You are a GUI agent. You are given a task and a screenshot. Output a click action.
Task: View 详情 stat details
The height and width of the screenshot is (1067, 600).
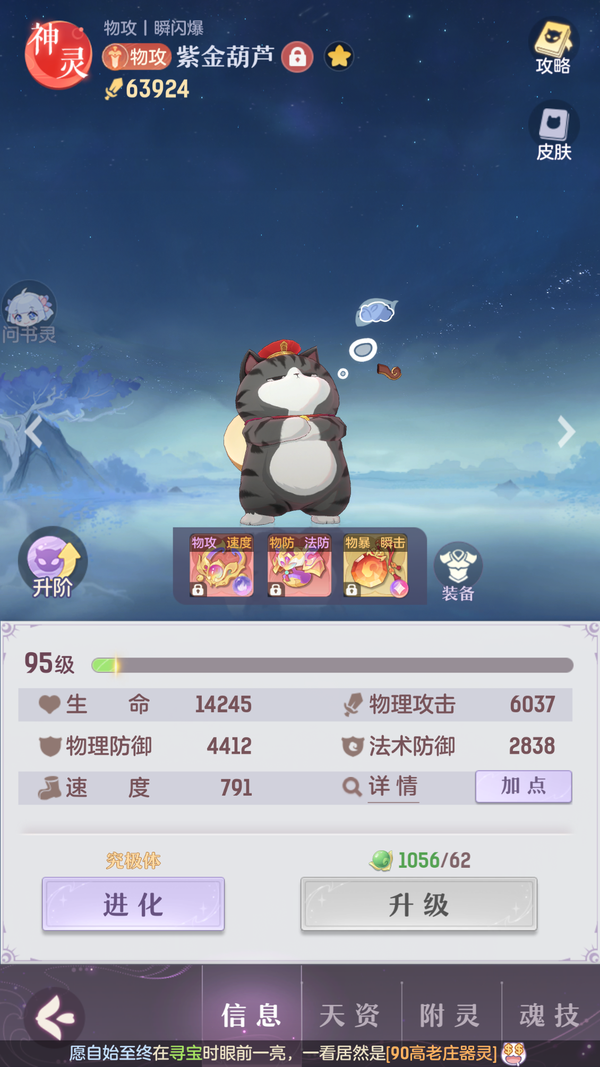click(381, 787)
